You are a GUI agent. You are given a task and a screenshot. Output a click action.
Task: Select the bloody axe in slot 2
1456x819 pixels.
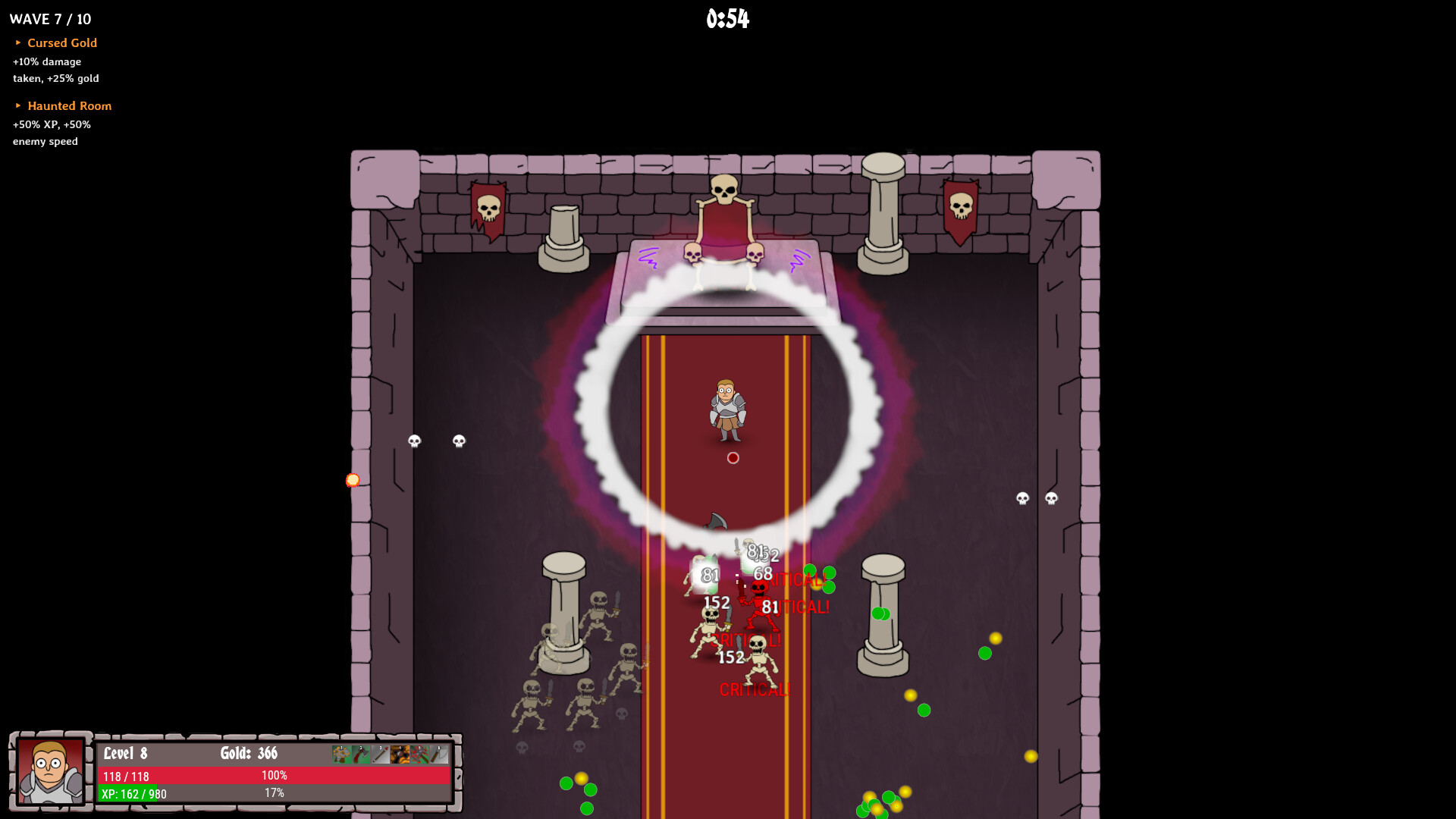360,755
